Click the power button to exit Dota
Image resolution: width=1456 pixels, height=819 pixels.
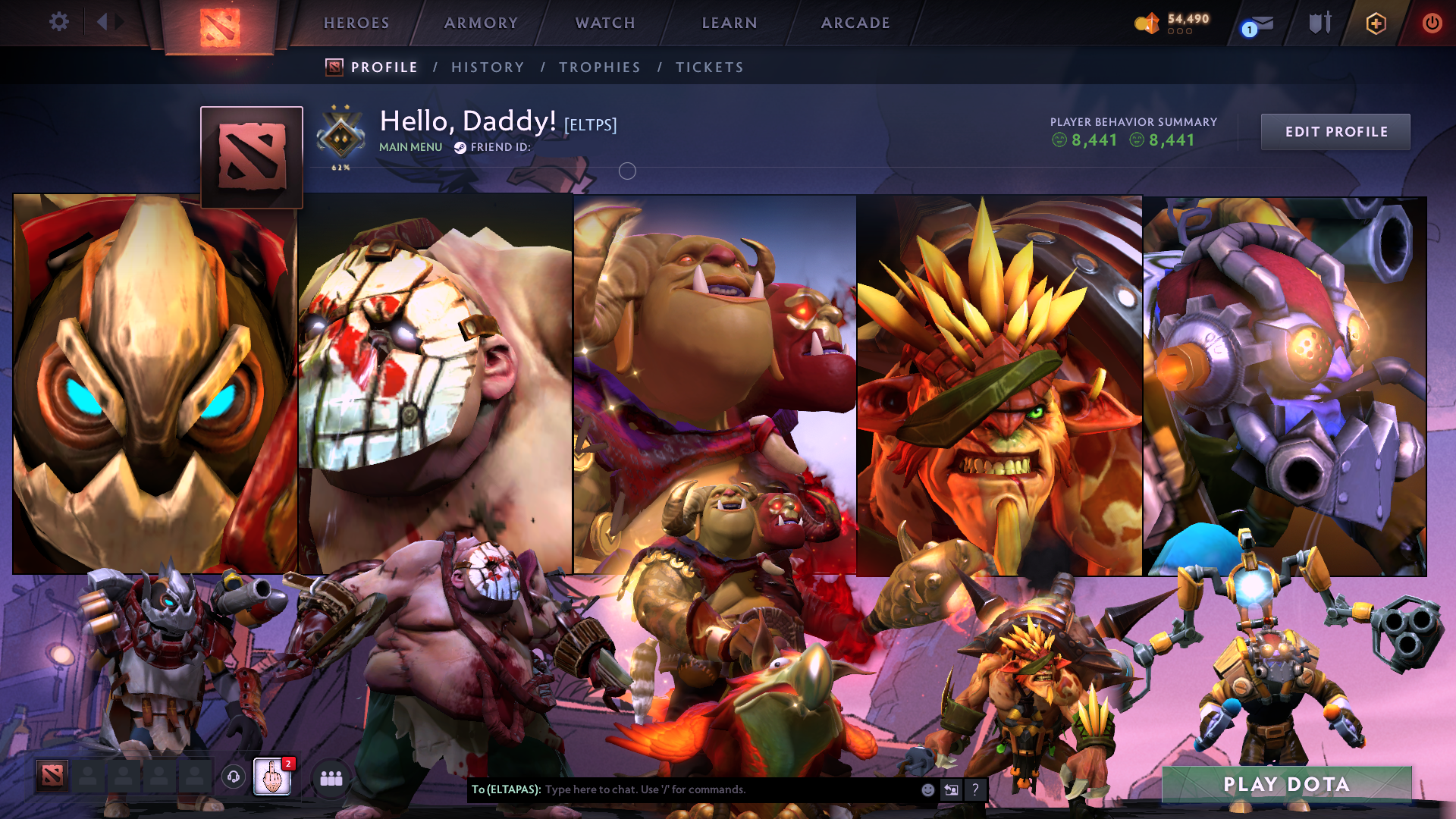point(1432,23)
